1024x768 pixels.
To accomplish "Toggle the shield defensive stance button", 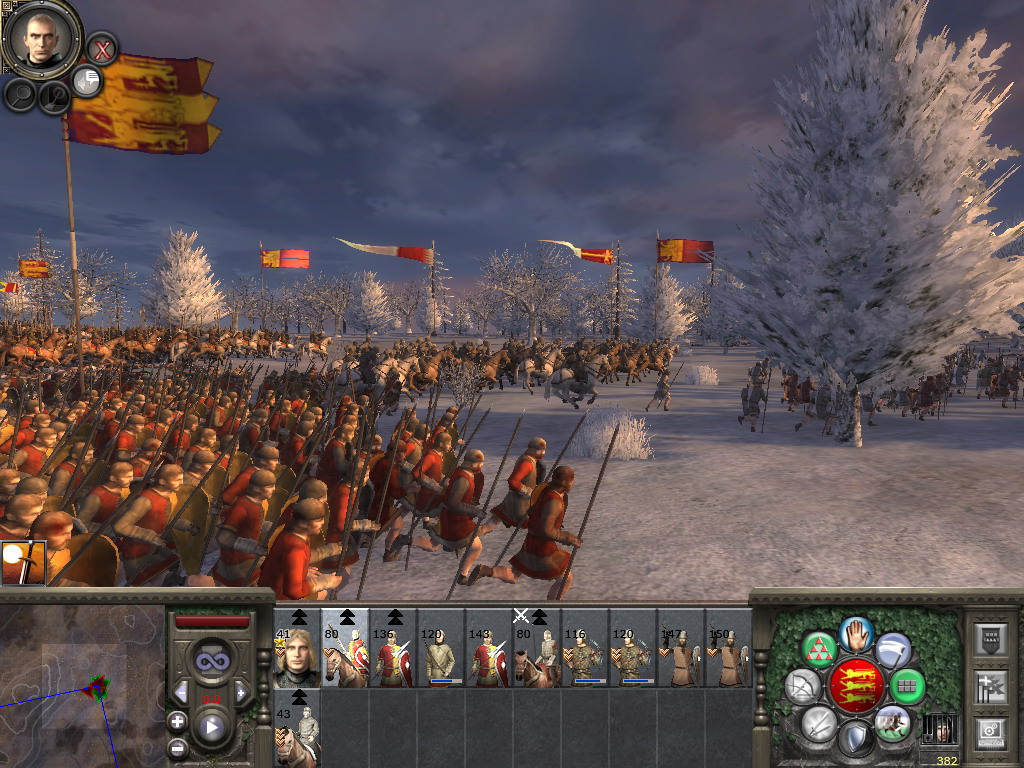I will tap(855, 738).
